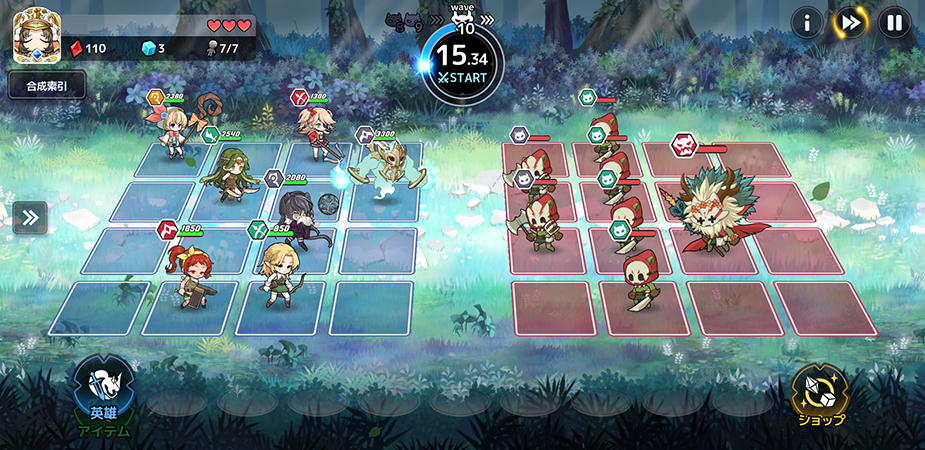Expand the left side panel arrow
This screenshot has width=925, height=450.
tap(29, 218)
